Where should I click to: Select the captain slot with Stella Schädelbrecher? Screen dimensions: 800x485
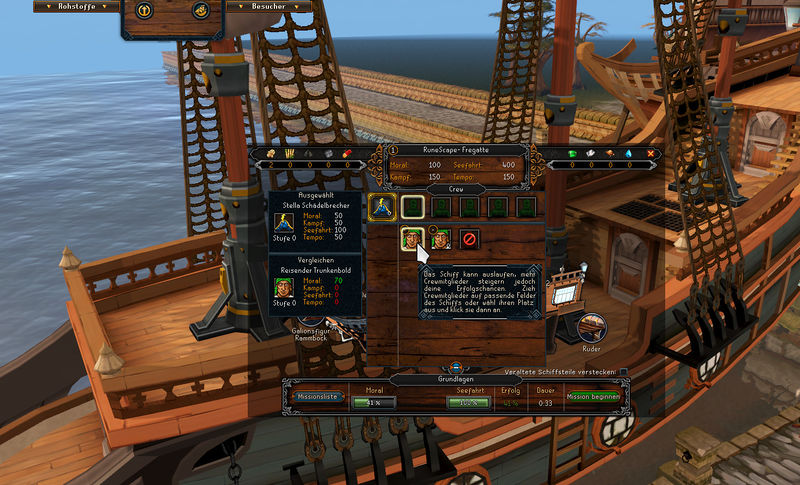pos(381,207)
